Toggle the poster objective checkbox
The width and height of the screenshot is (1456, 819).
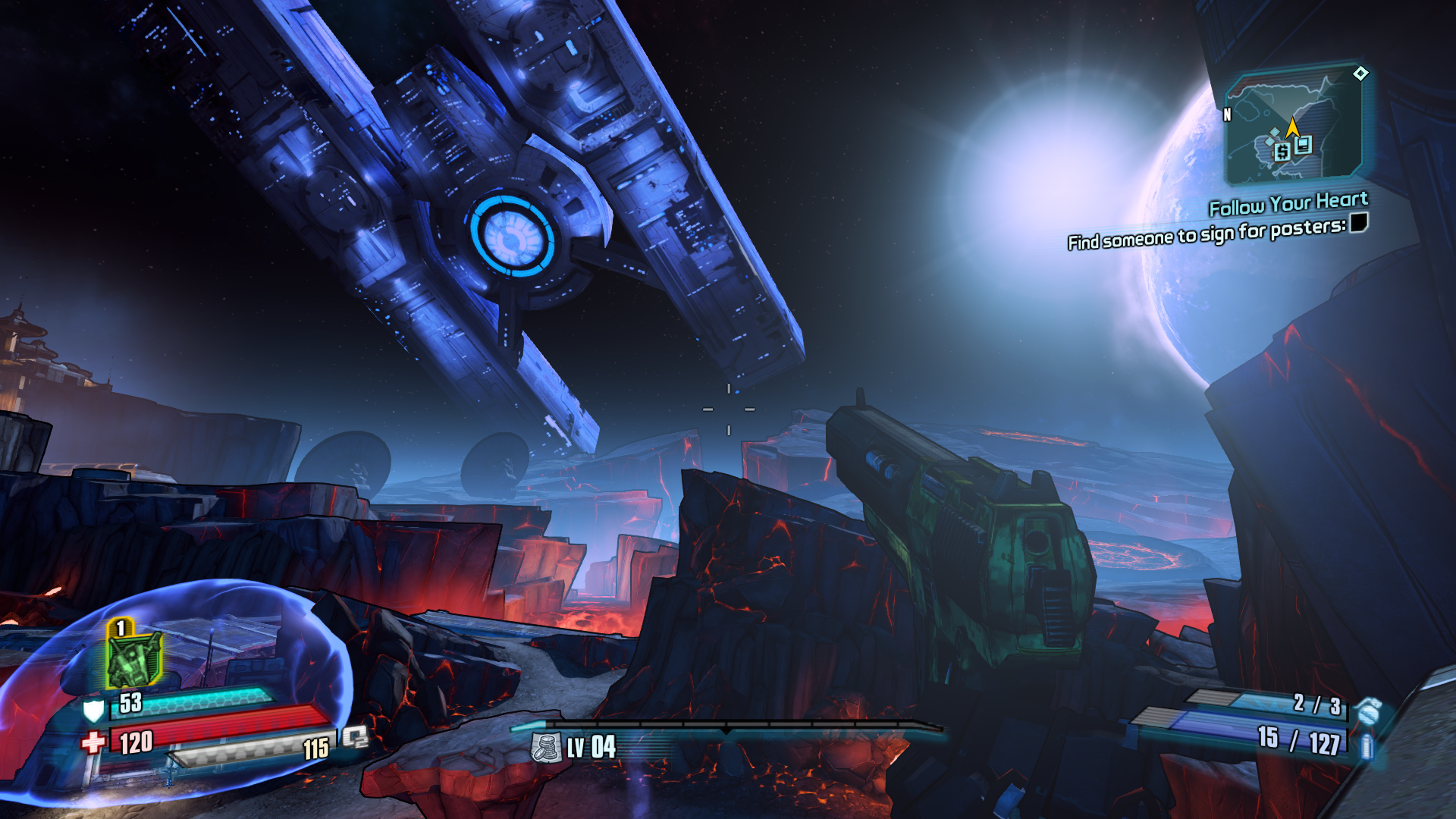[1358, 222]
